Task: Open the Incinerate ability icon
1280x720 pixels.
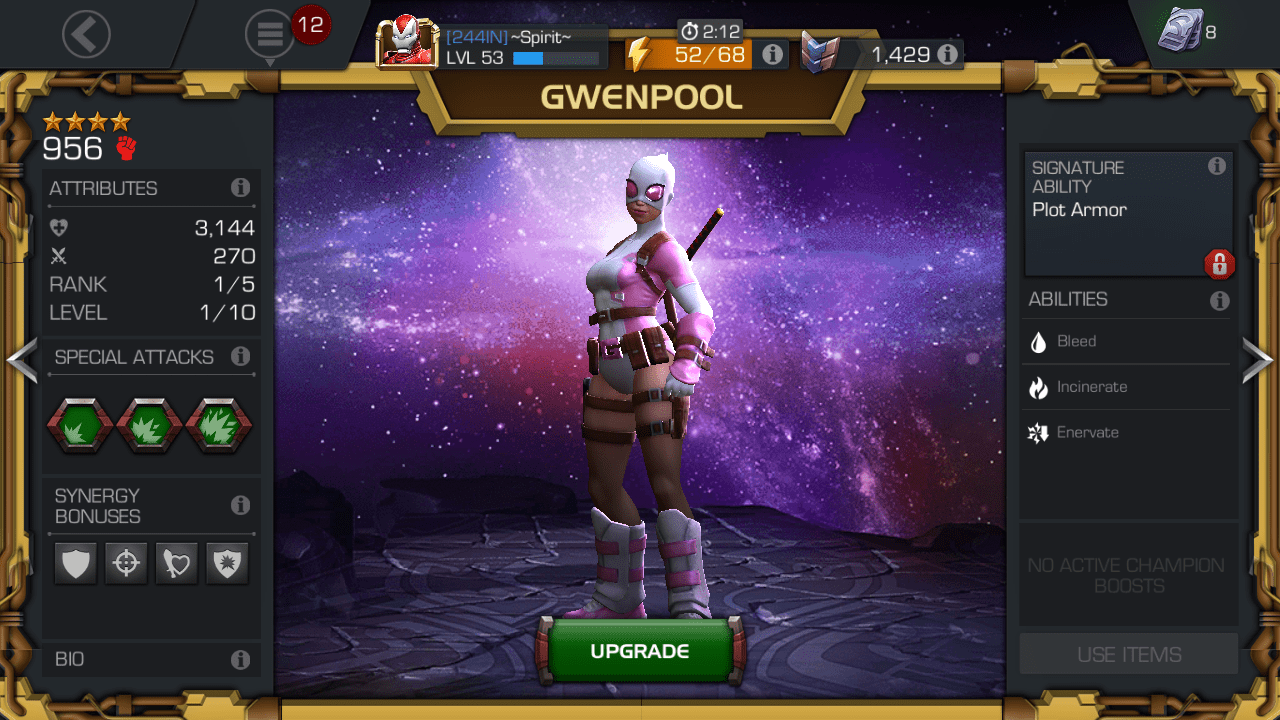Action: (x=1040, y=387)
